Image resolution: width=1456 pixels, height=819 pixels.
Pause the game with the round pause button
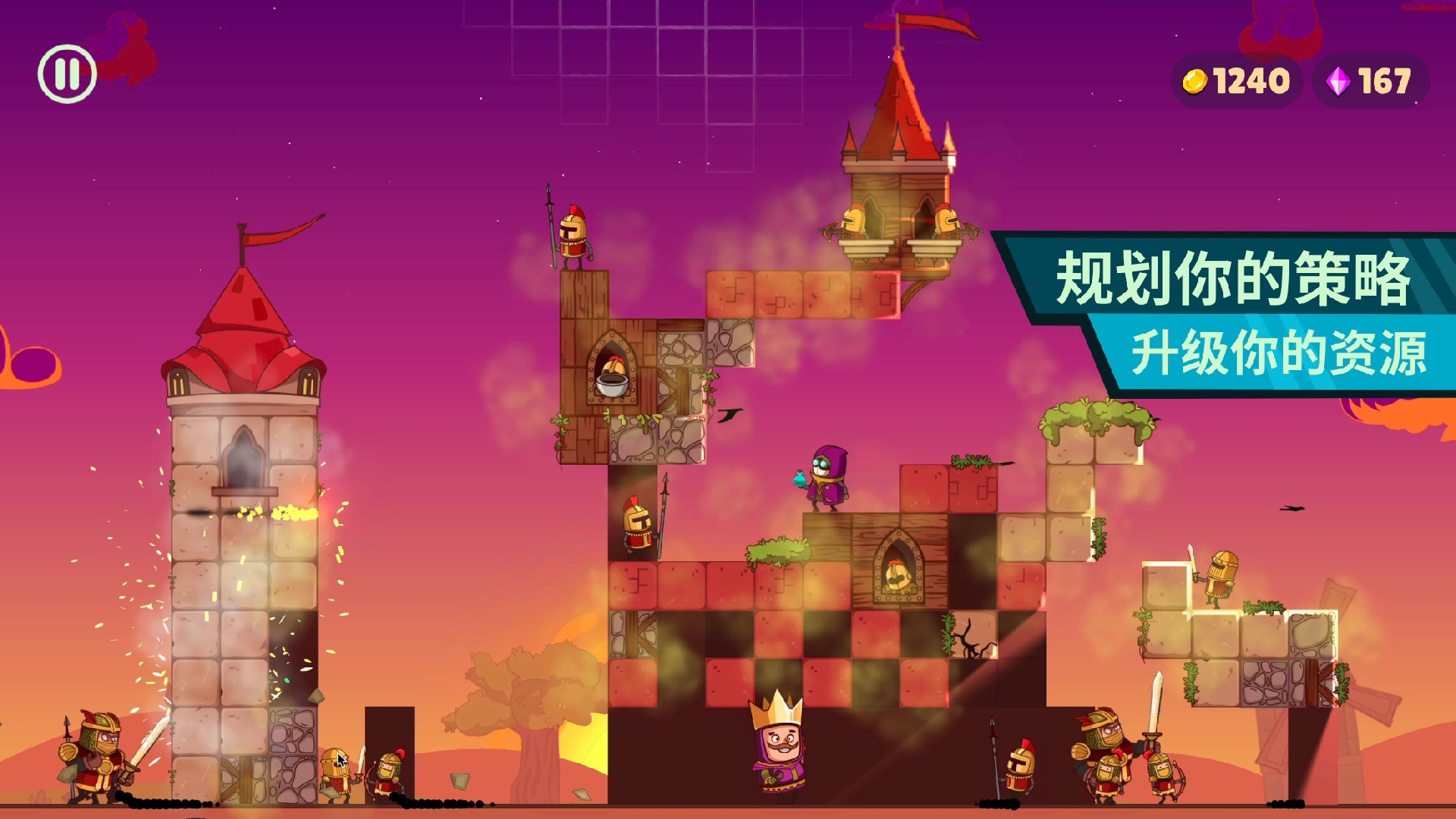tap(67, 74)
